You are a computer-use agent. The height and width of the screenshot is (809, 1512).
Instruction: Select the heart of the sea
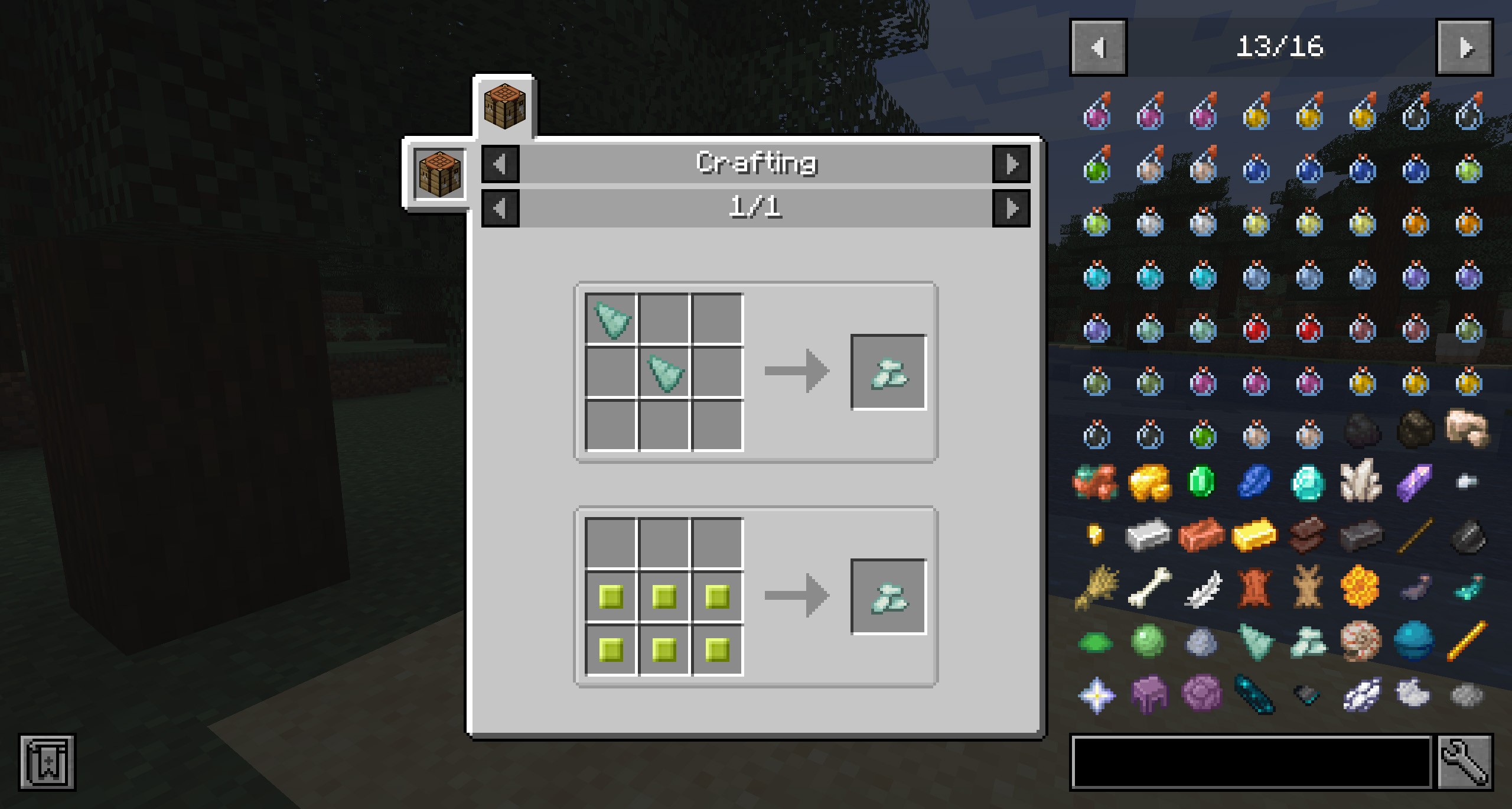(1413, 642)
